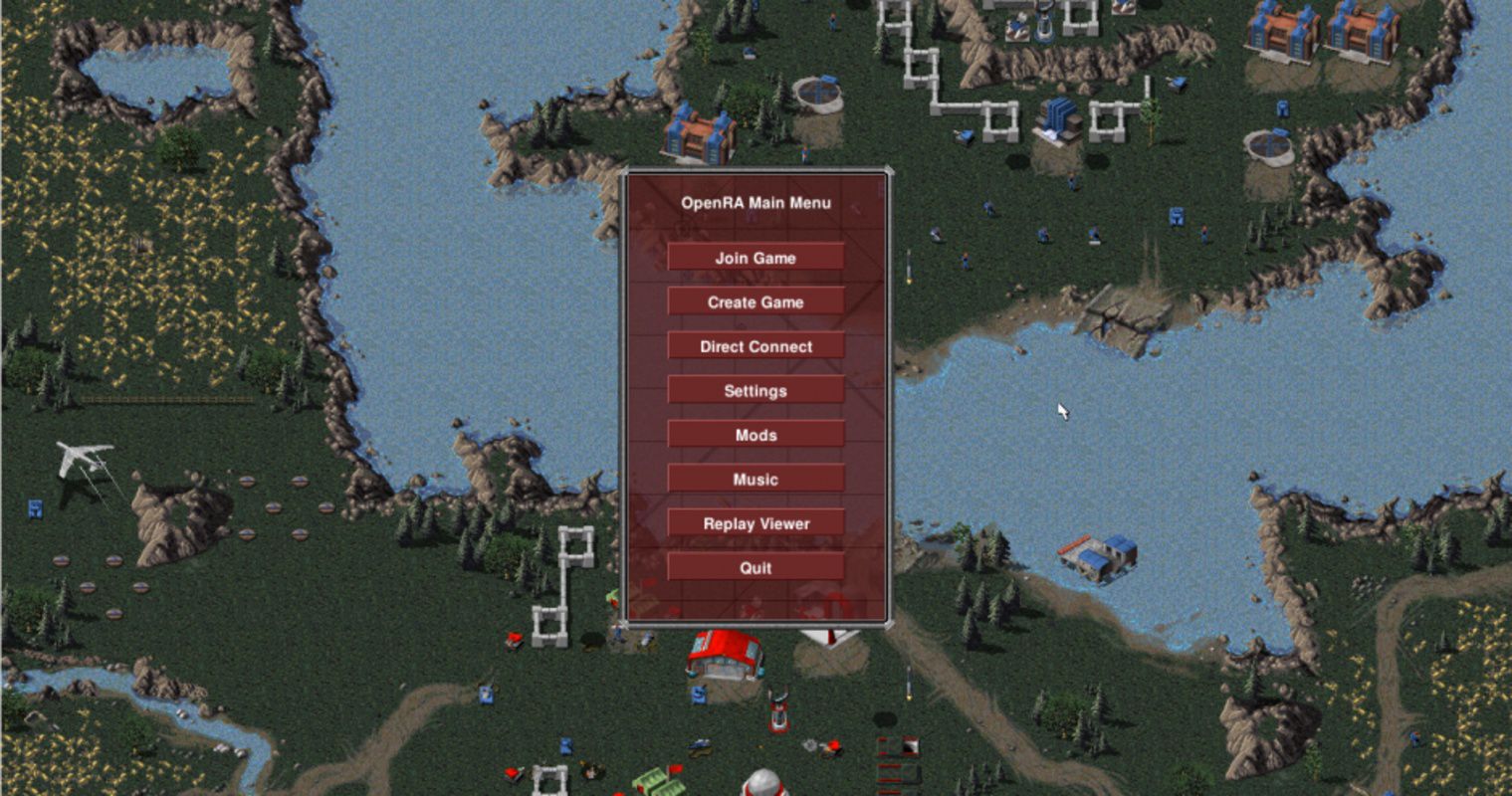Screen dimensions: 1512x796
Task: Open the Mods browser
Action: pyautogui.click(x=756, y=434)
